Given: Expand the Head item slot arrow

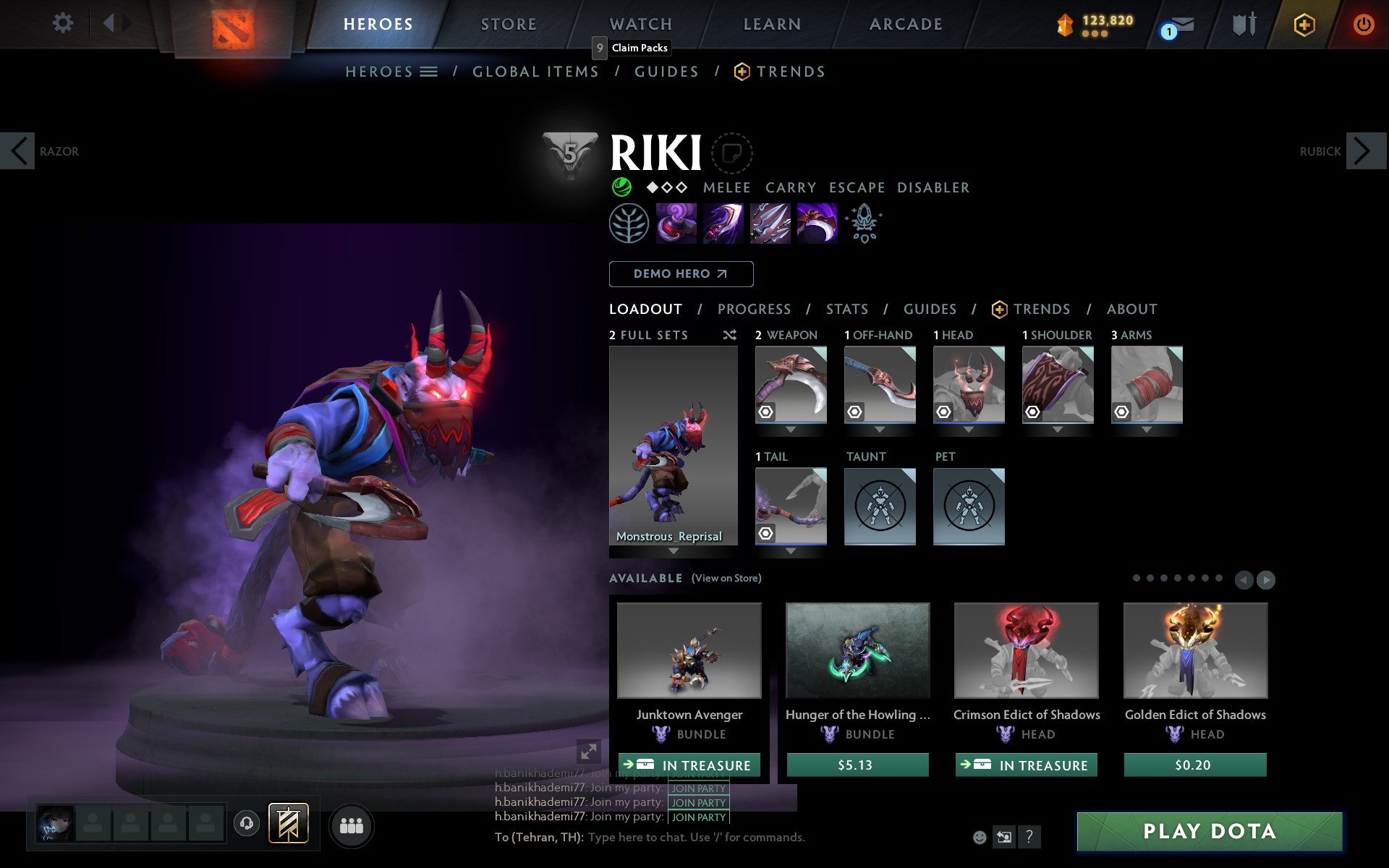Looking at the screenshot, I should point(969,428).
